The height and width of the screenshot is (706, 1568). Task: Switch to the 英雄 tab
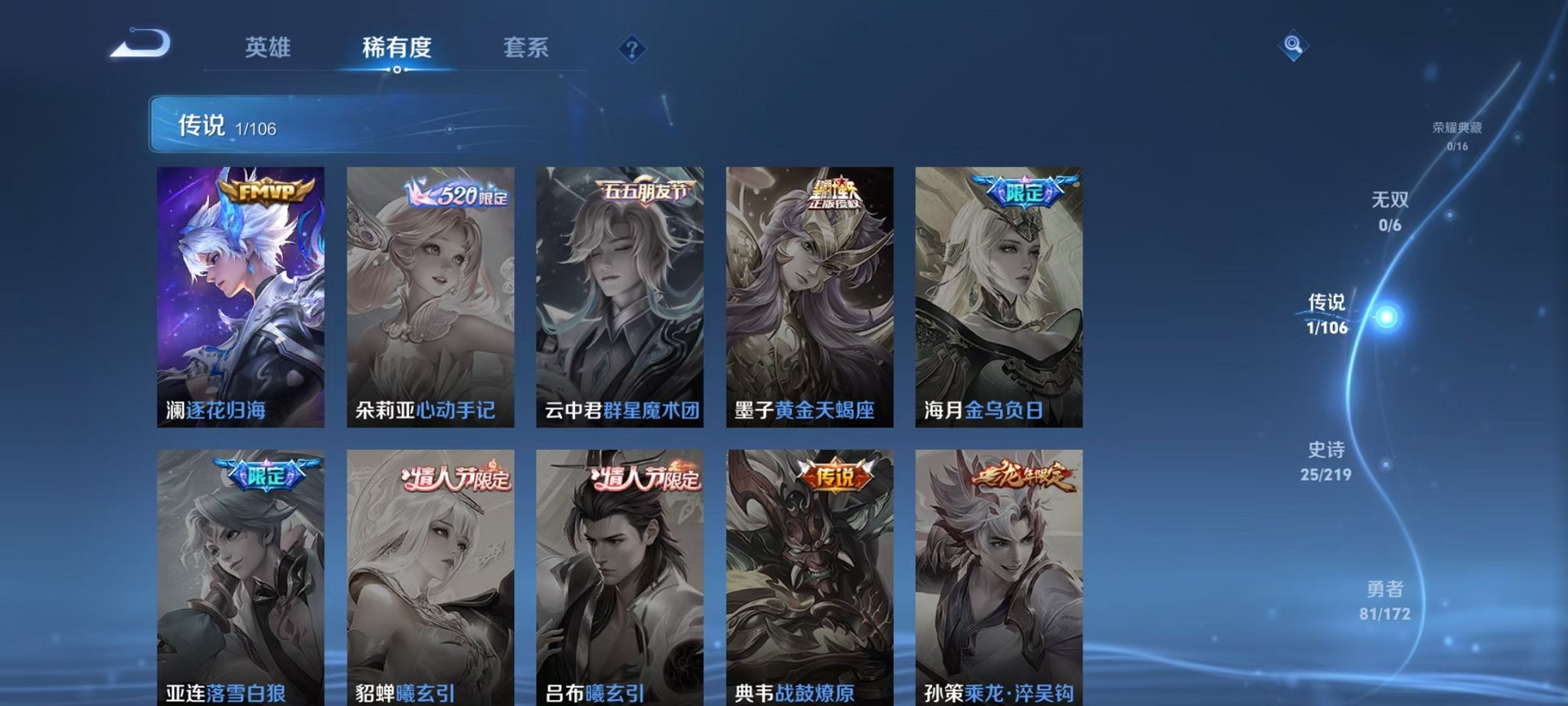(x=268, y=46)
